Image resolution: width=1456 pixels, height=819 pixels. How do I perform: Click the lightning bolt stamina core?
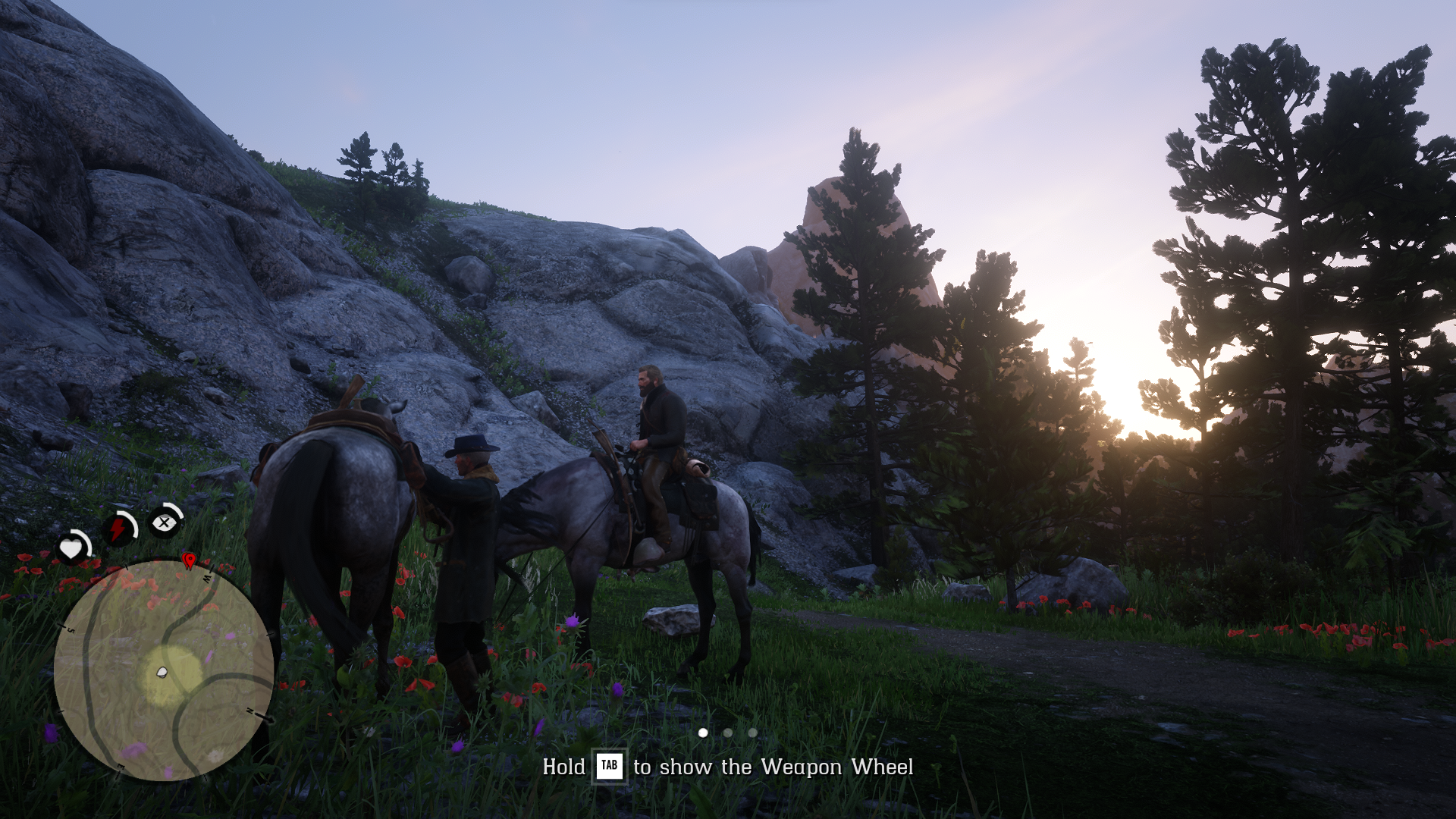pyautogui.click(x=119, y=528)
